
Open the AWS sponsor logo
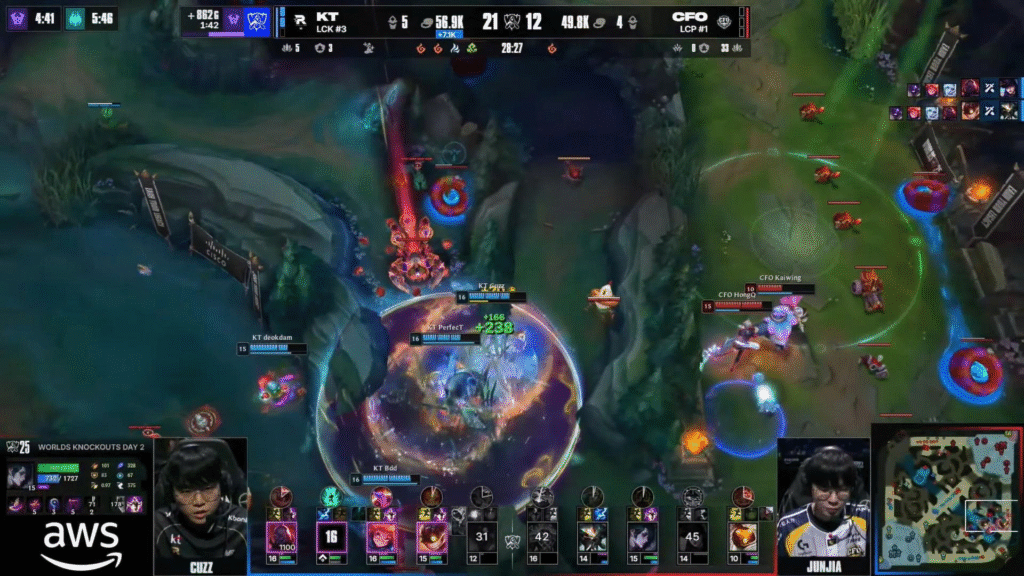pyautogui.click(x=75, y=541)
